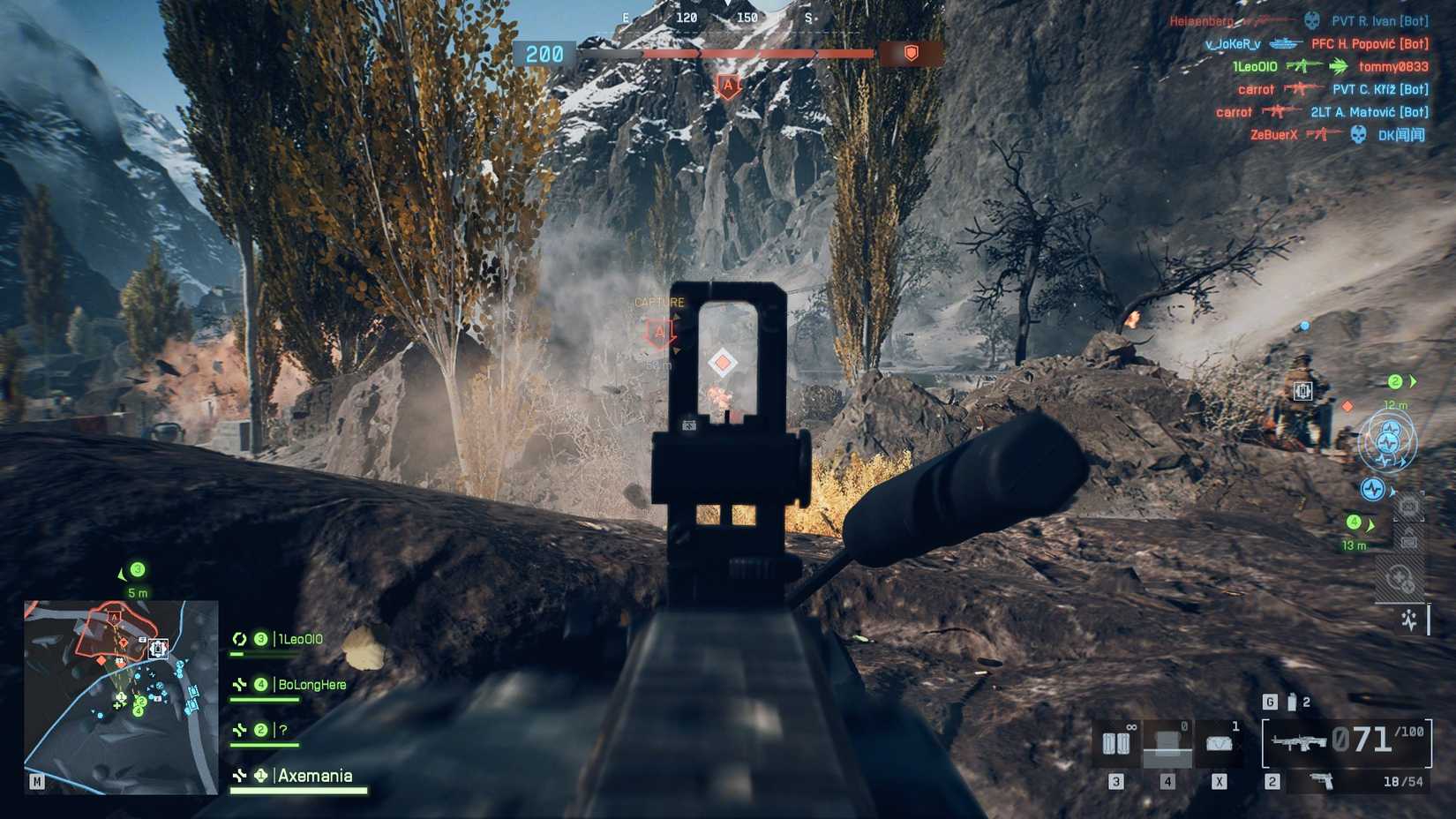The image size is (1456, 819).
Task: Select the ammo pouch gadget on slot 3
Action: coord(1116,744)
